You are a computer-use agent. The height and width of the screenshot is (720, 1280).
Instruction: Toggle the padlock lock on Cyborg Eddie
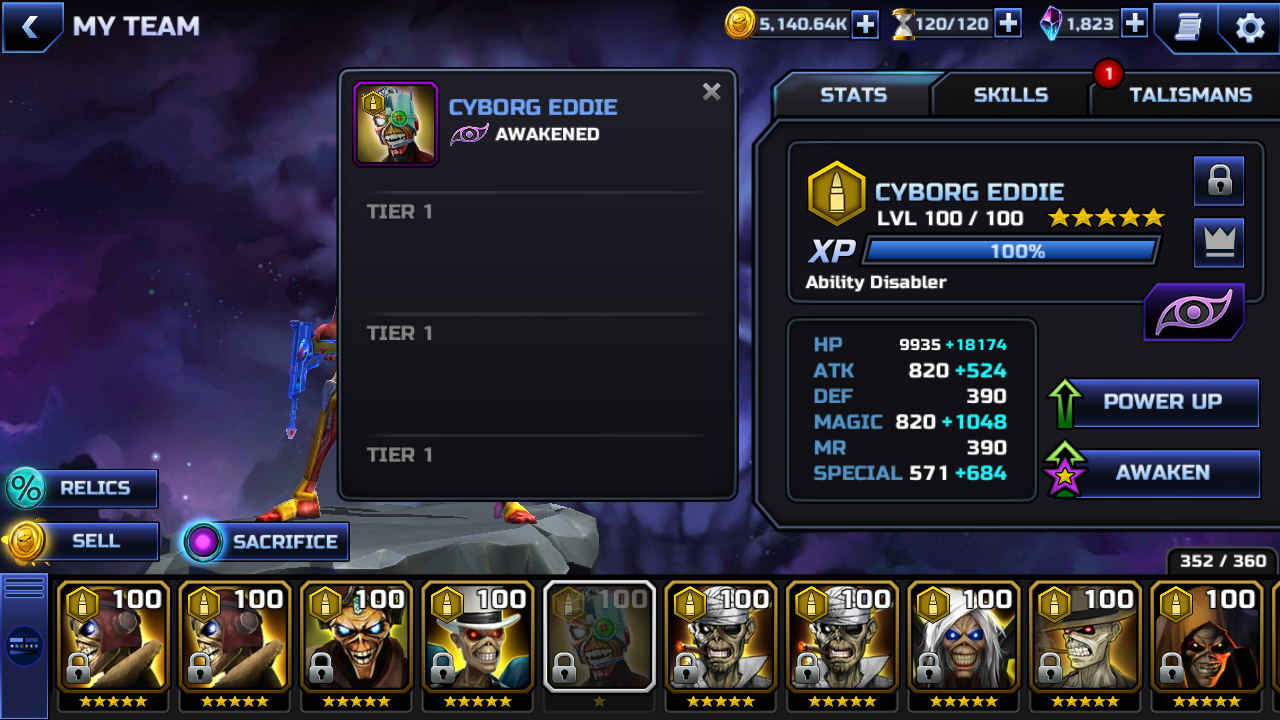click(1219, 181)
